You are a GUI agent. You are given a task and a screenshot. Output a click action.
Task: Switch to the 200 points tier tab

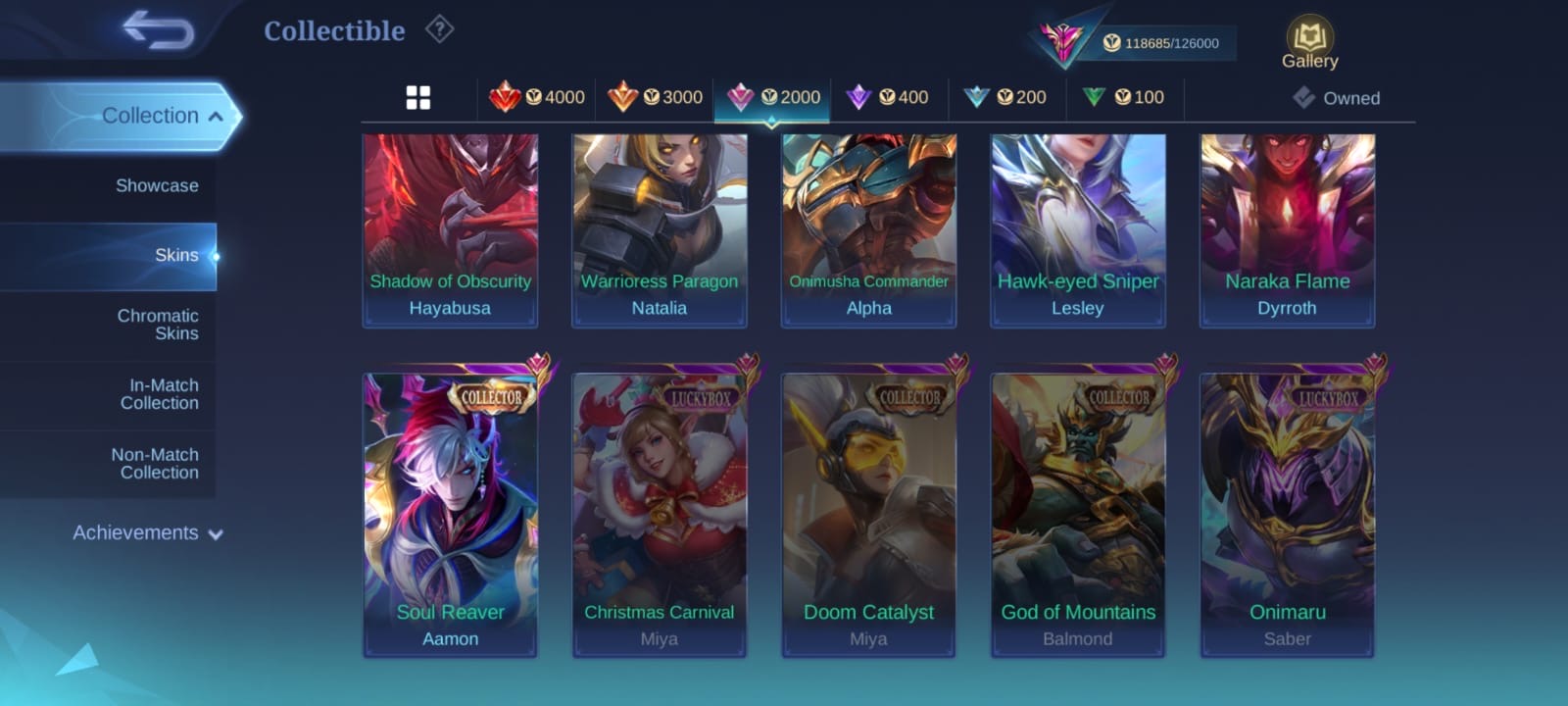coord(1006,97)
